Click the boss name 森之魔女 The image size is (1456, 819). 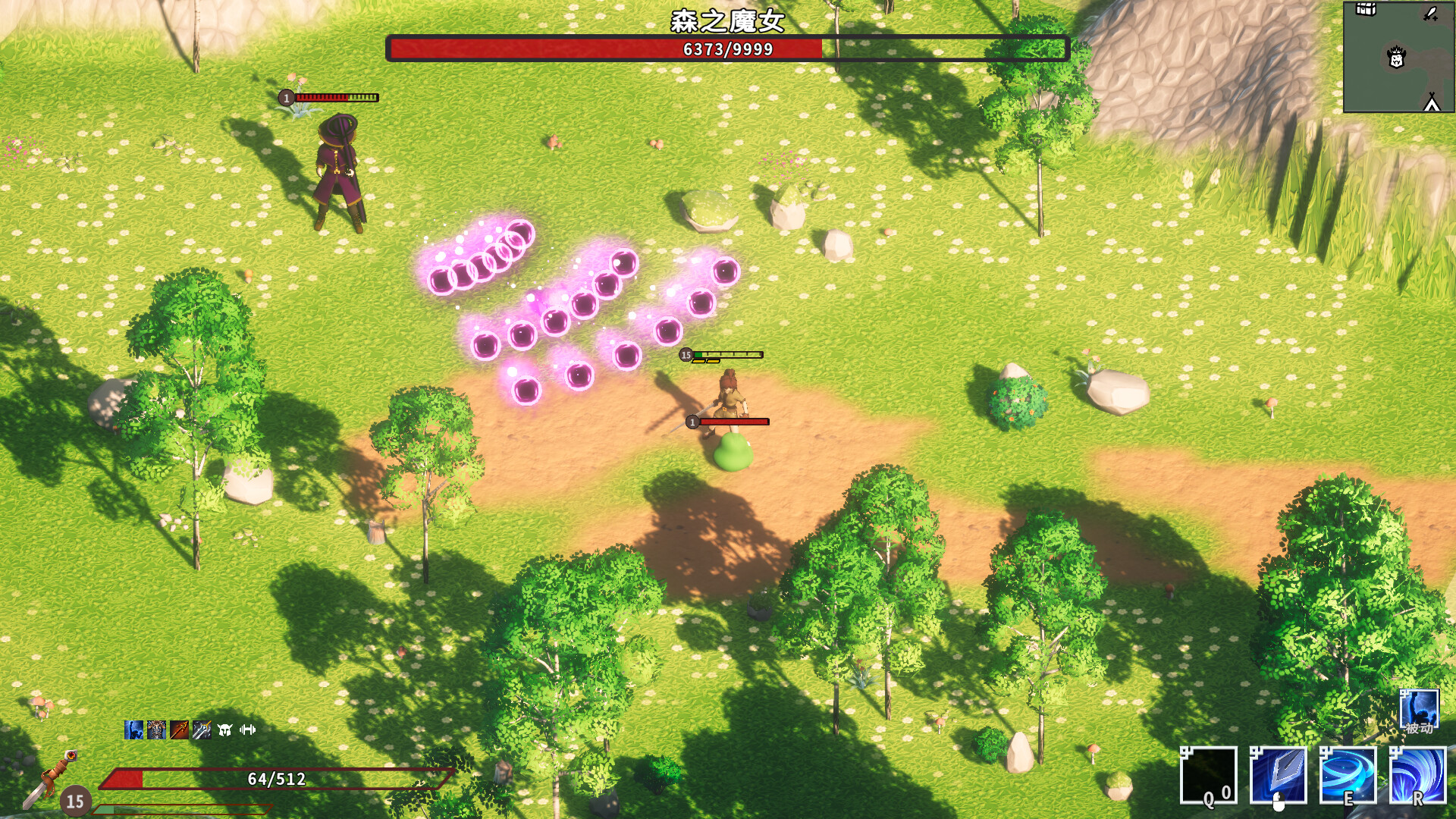coord(728,18)
